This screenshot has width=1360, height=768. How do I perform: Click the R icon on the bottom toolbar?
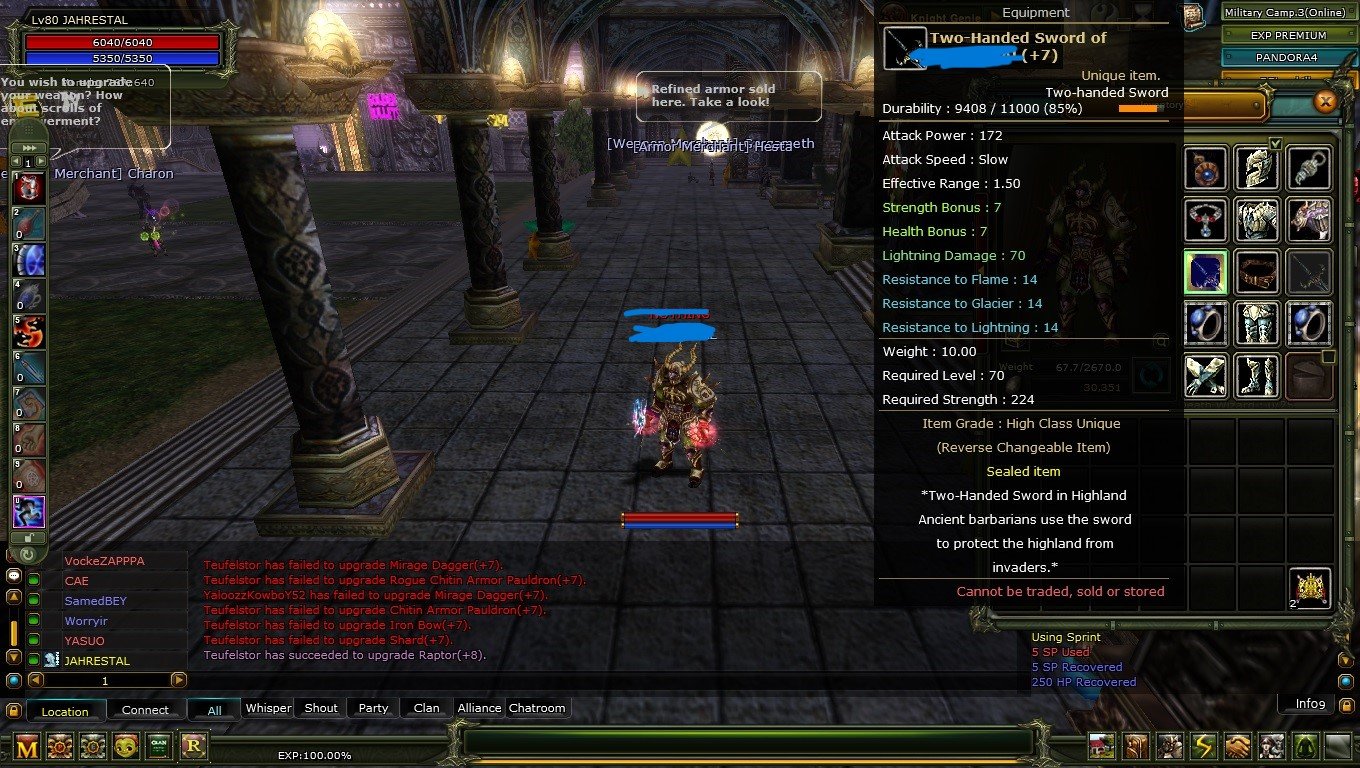(x=194, y=746)
